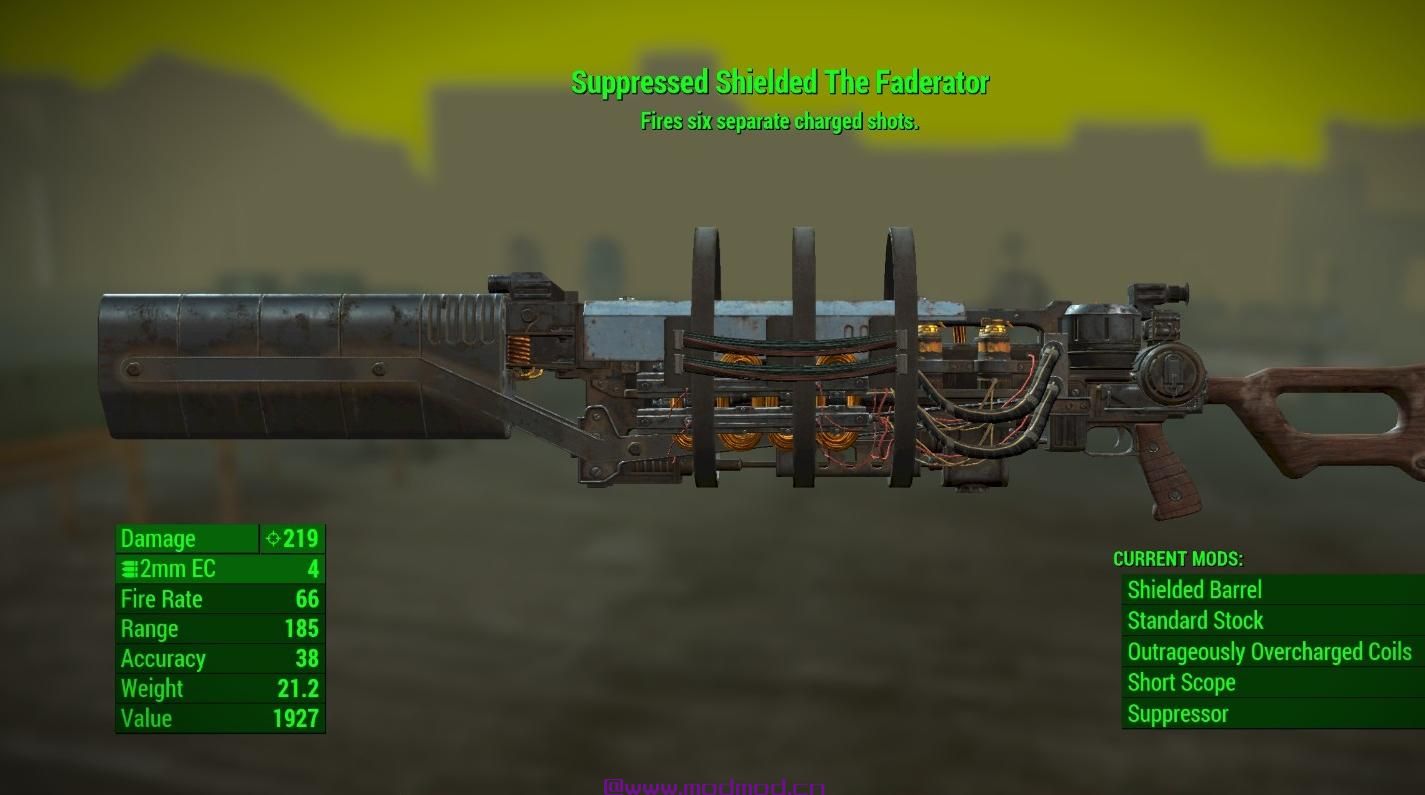Select the 2mm EC ammo icon
The width and height of the screenshot is (1425, 795).
[x=127, y=569]
